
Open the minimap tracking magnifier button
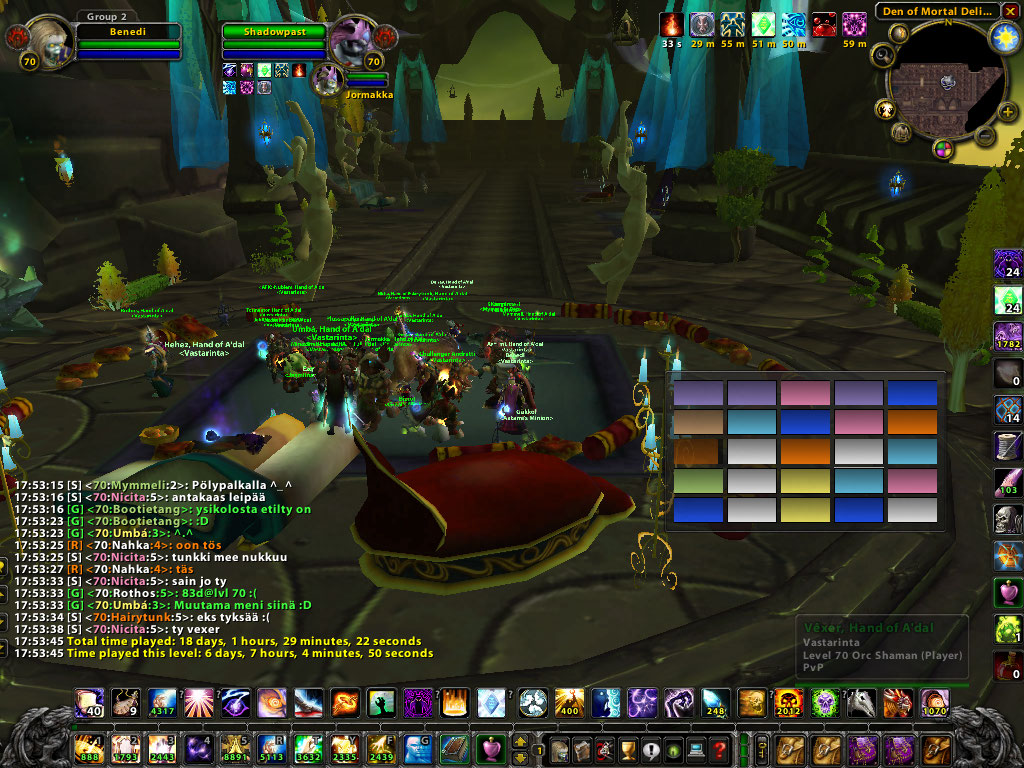pyautogui.click(x=883, y=56)
